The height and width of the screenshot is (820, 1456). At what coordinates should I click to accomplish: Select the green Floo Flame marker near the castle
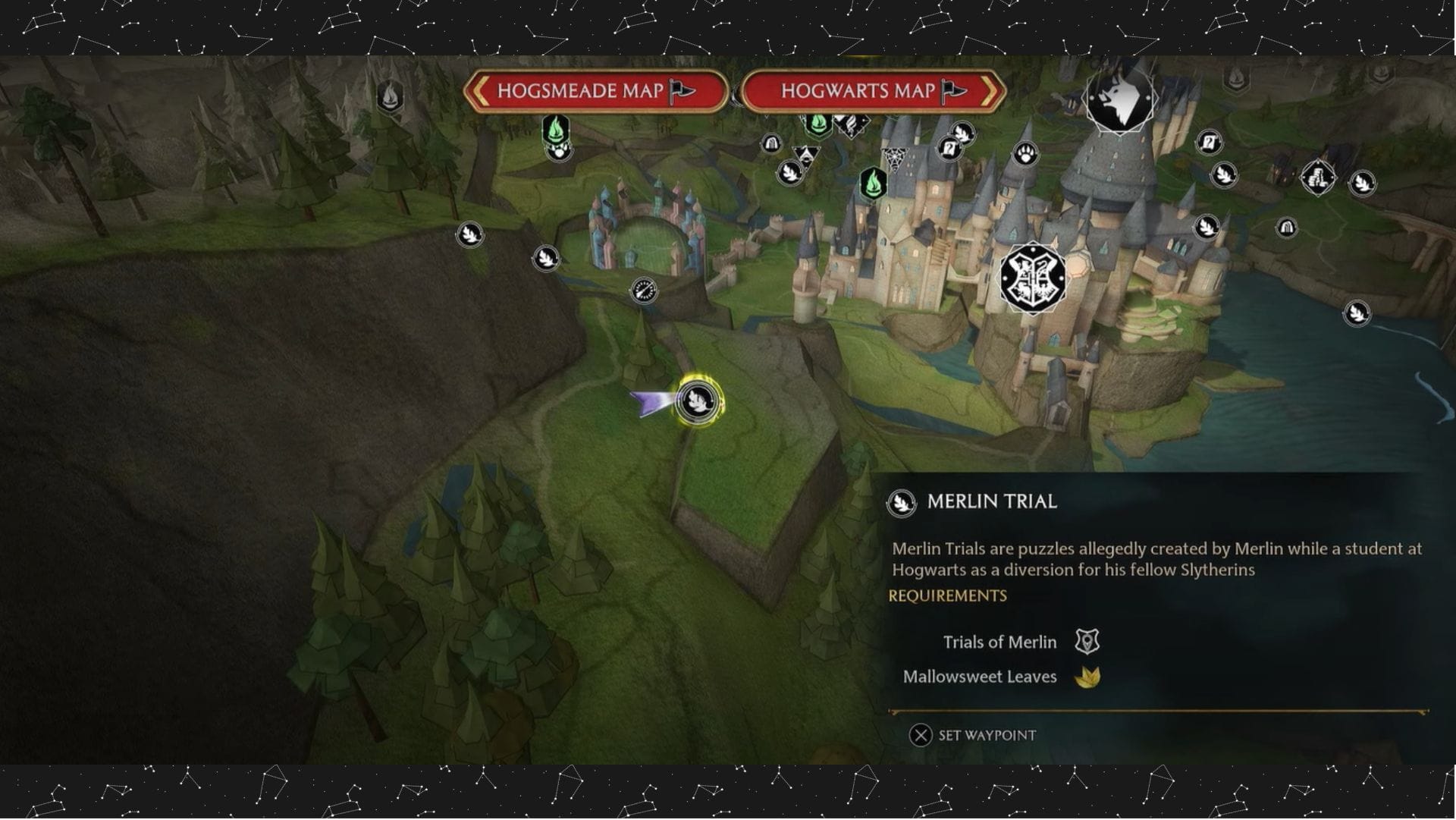pos(874,184)
